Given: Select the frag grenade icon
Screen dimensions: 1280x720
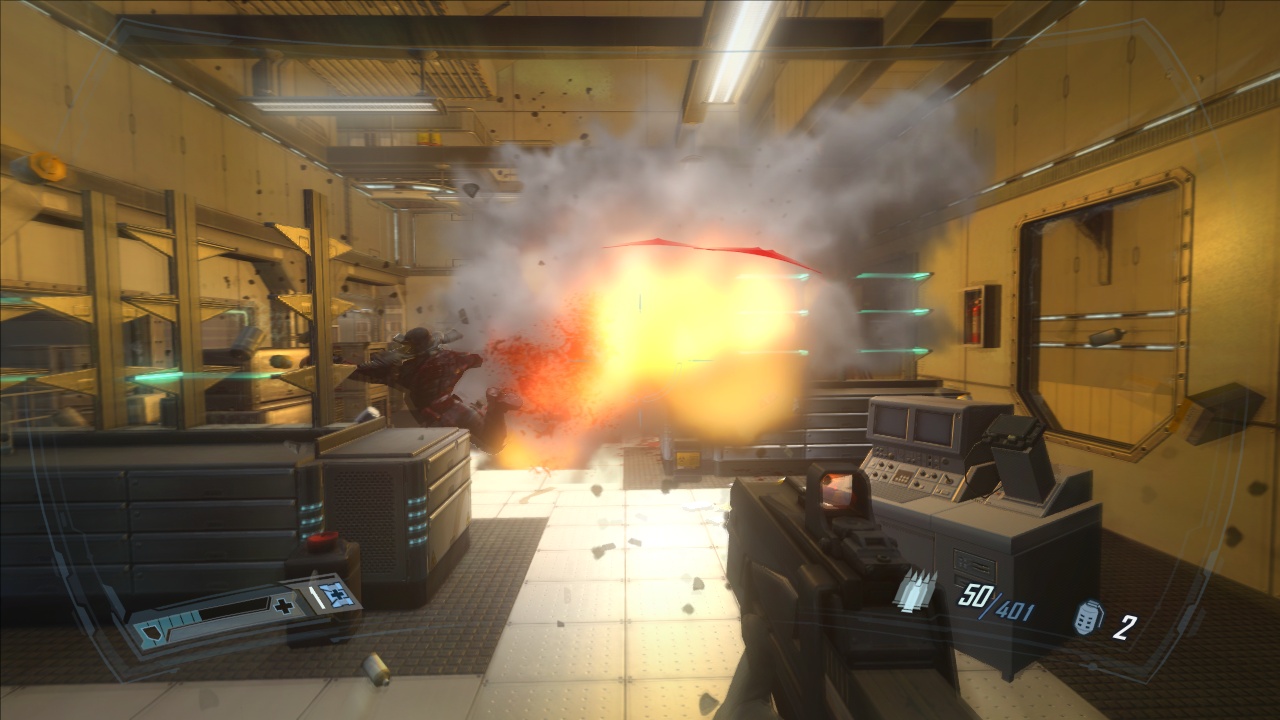Looking at the screenshot, I should (1087, 619).
